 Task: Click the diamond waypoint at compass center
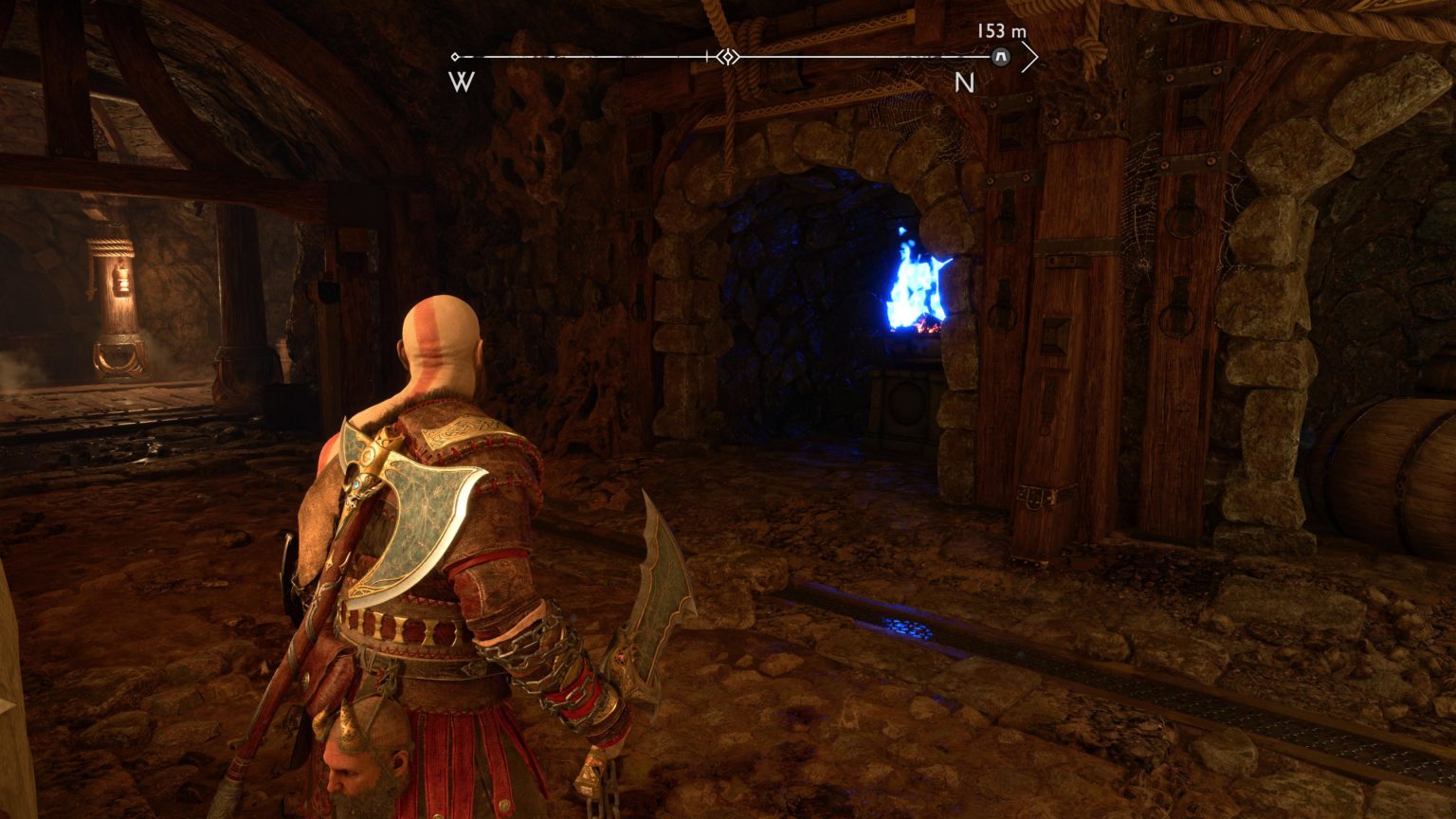point(726,57)
